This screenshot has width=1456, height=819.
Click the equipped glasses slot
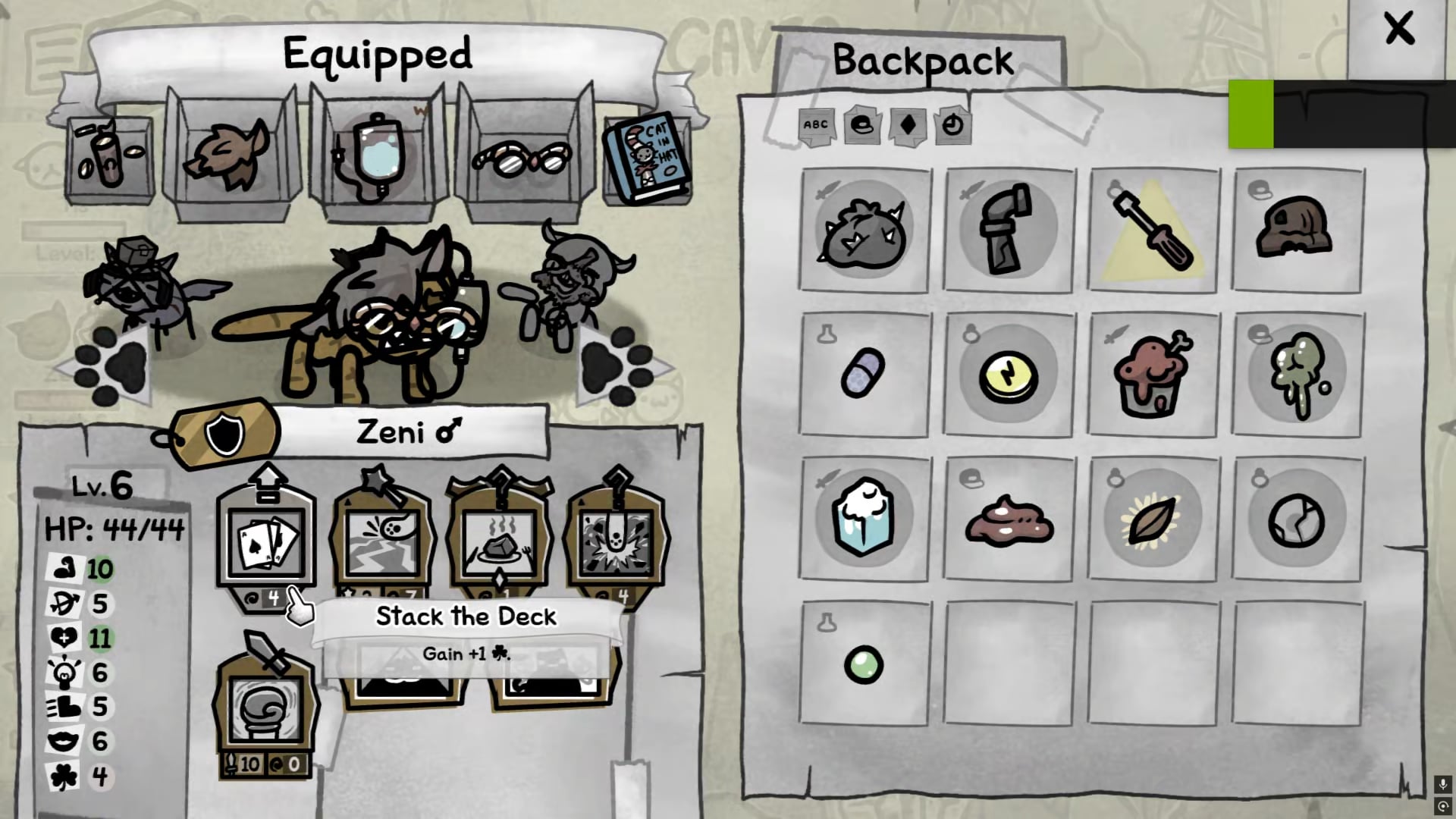point(522,159)
